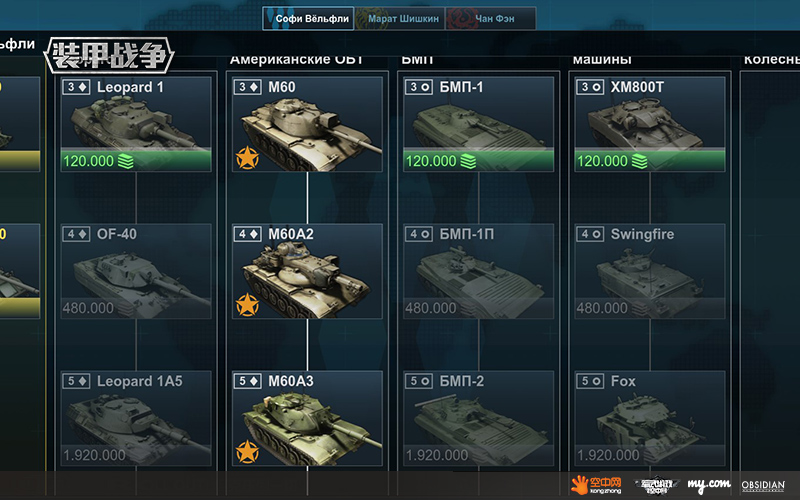Click the Obsidian logo
This screenshot has width=800, height=500.
(x=763, y=485)
